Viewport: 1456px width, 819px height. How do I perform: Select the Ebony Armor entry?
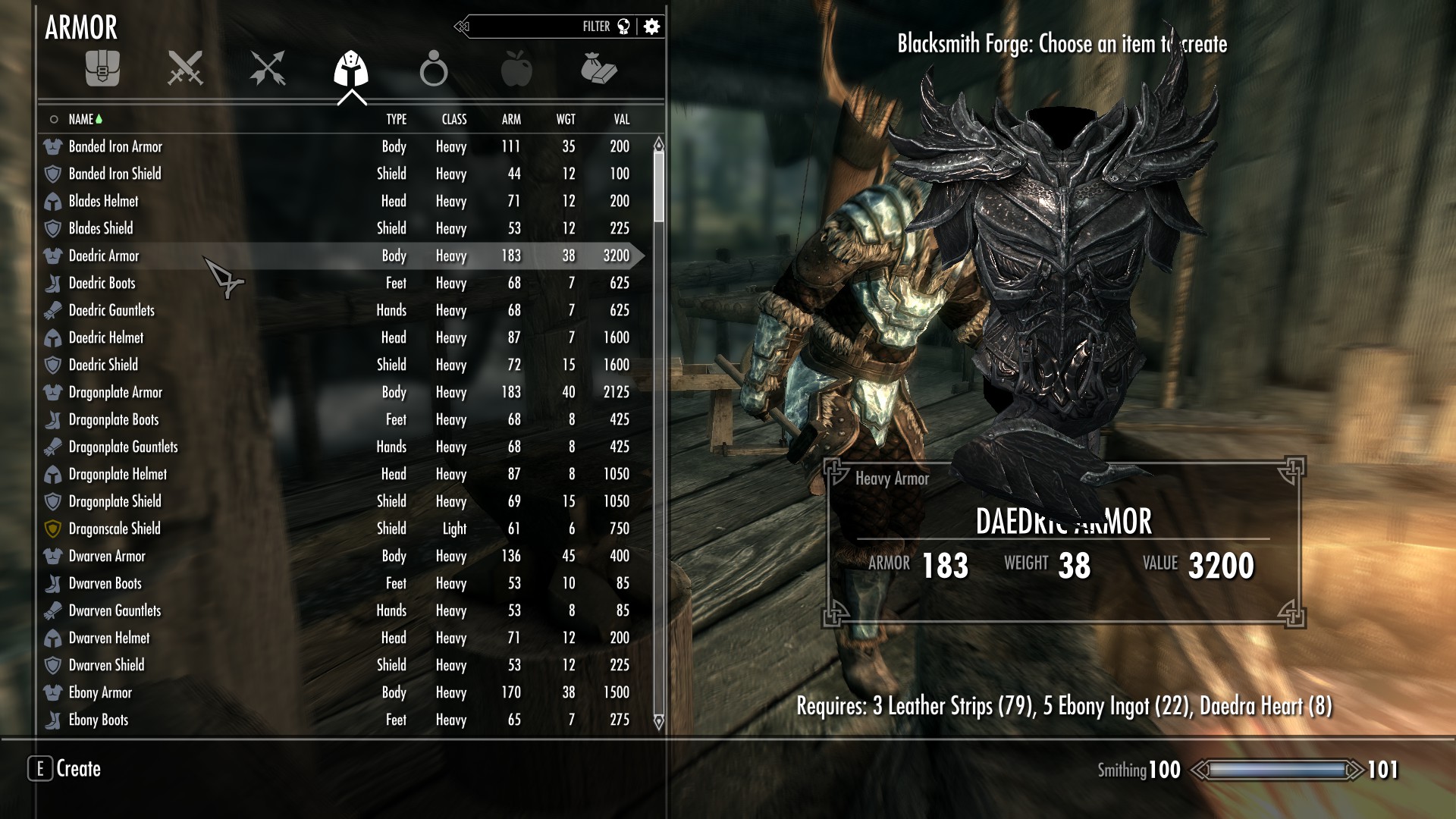coord(100,692)
